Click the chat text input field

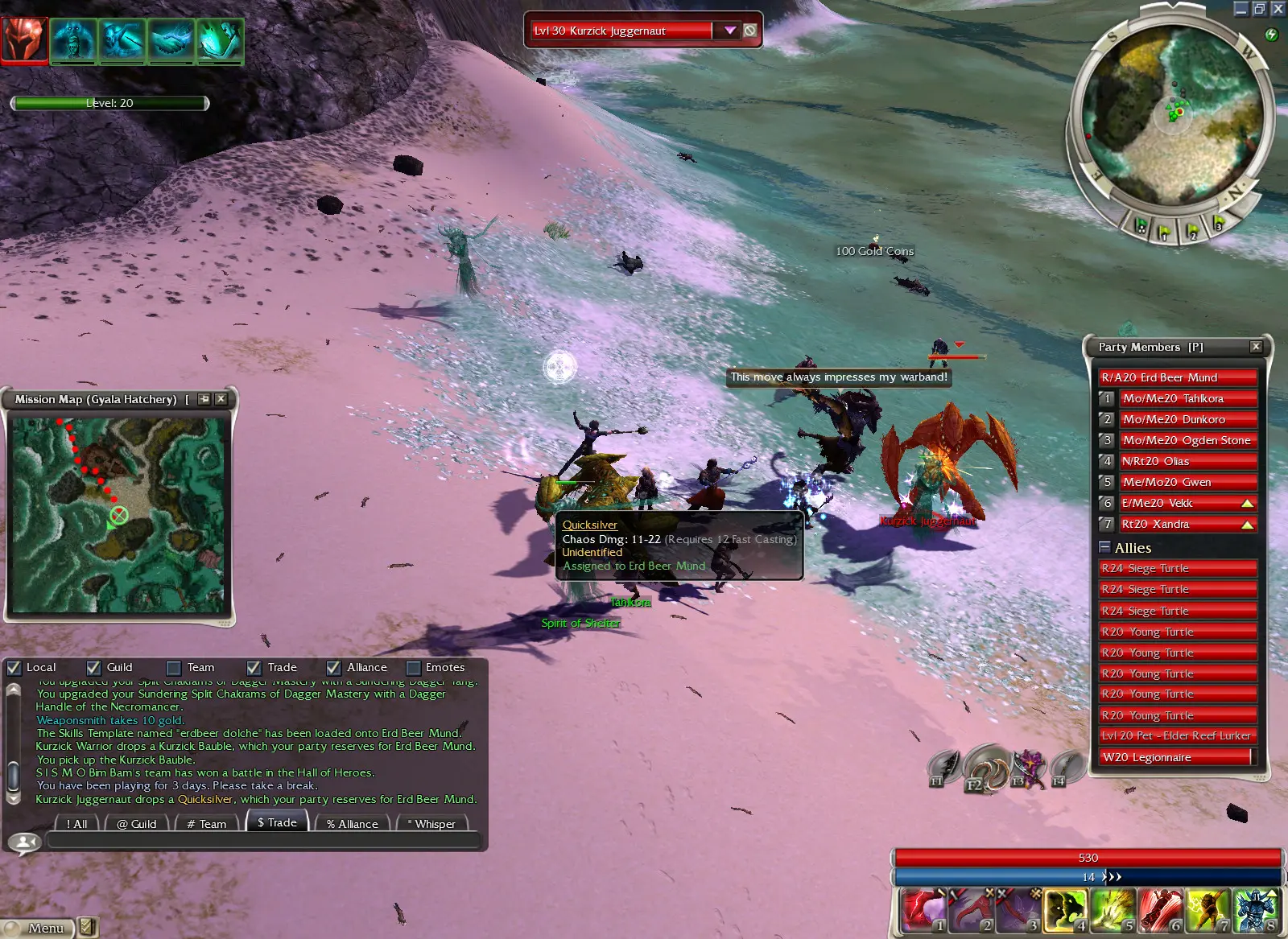(264, 842)
